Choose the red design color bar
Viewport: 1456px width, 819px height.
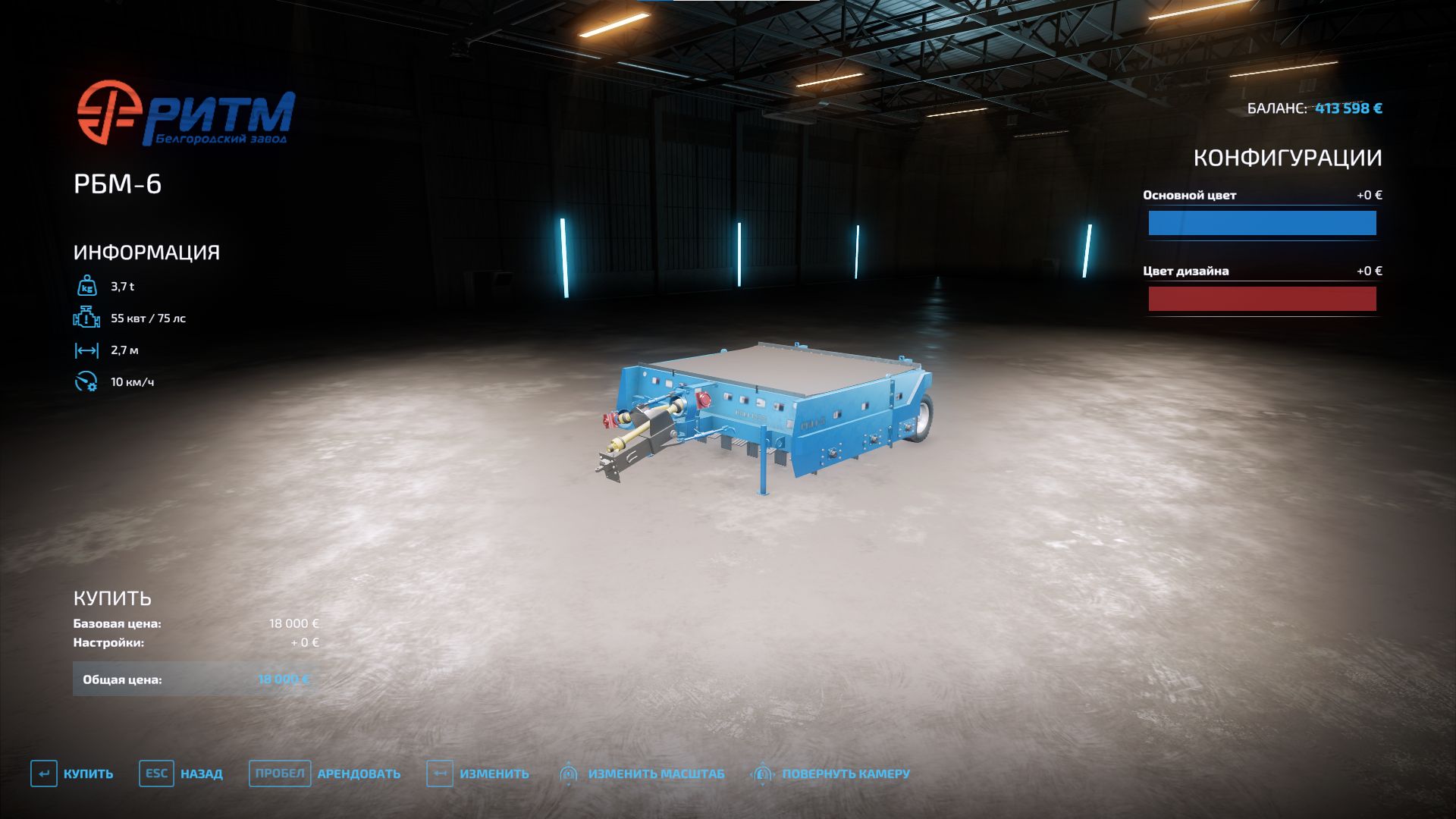tap(1262, 299)
